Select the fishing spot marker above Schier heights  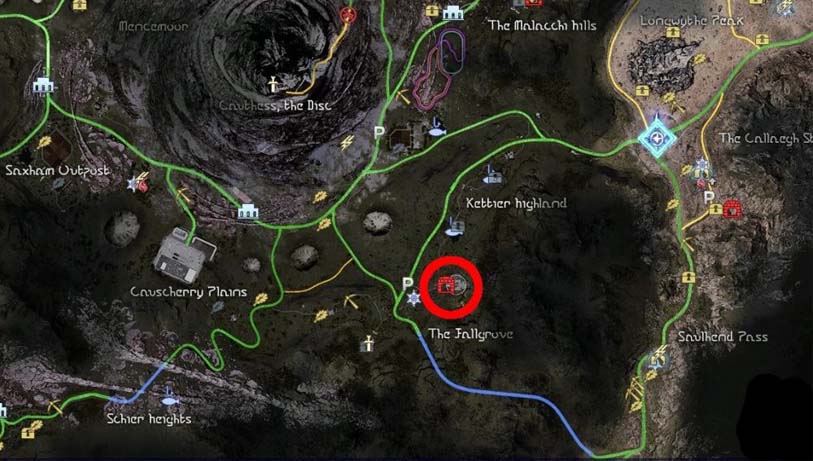coord(167,394)
